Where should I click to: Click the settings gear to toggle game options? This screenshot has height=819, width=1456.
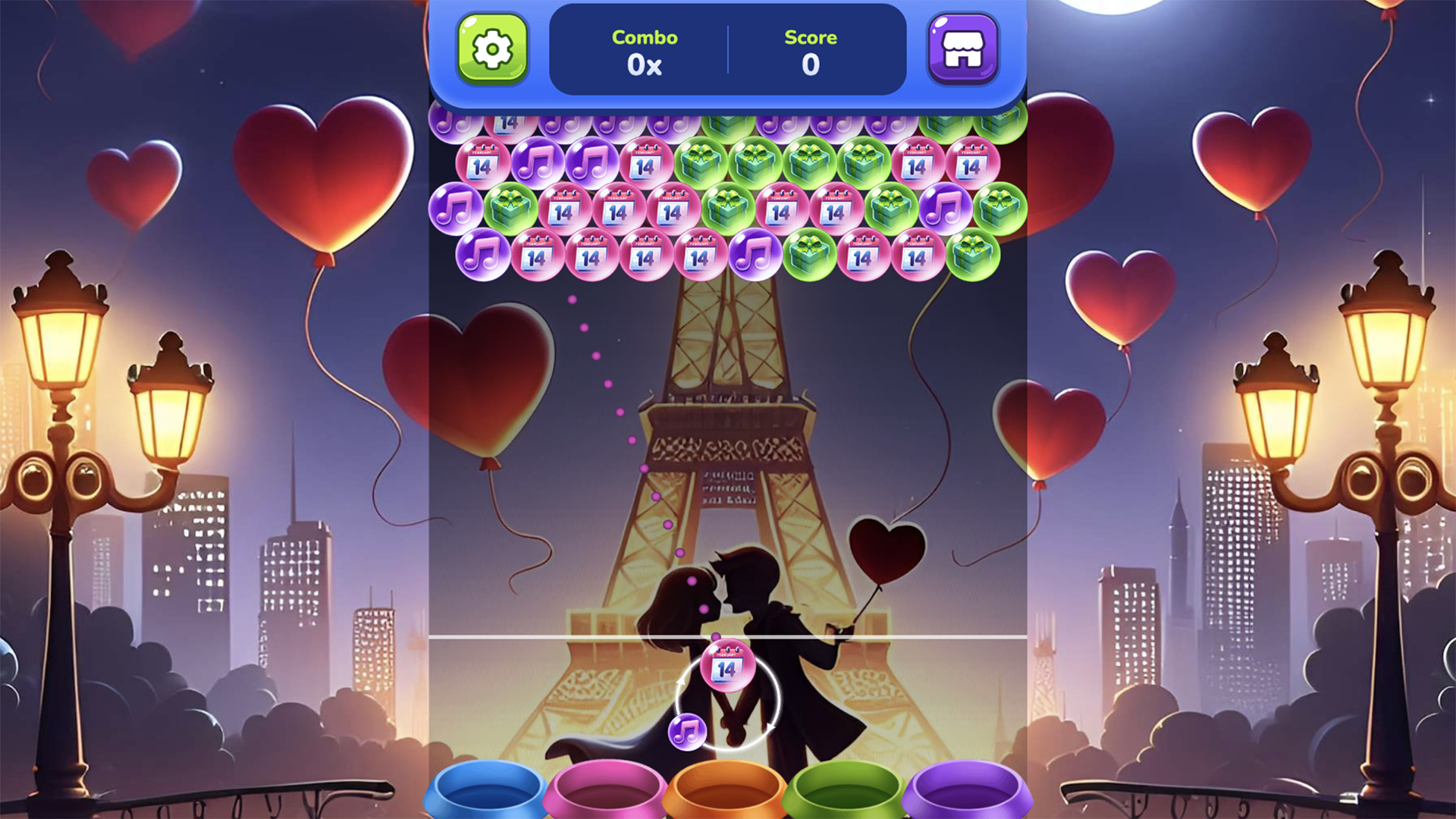492,49
